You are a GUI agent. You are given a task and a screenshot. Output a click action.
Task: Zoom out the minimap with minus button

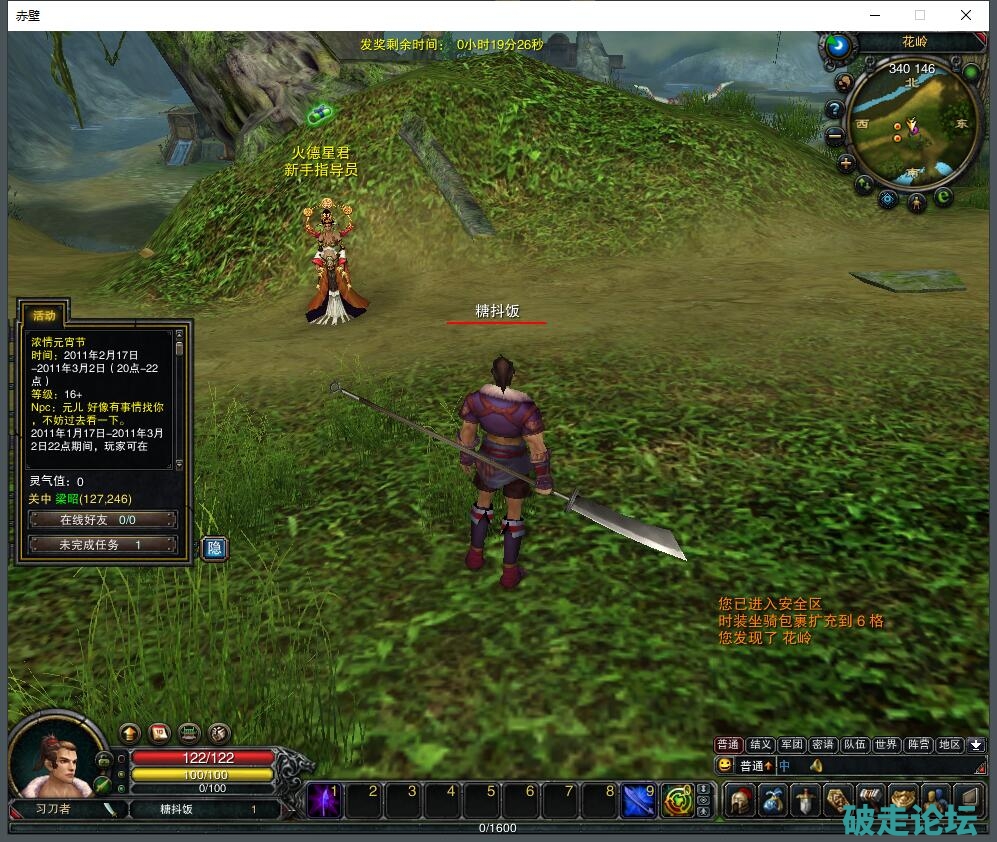834,137
